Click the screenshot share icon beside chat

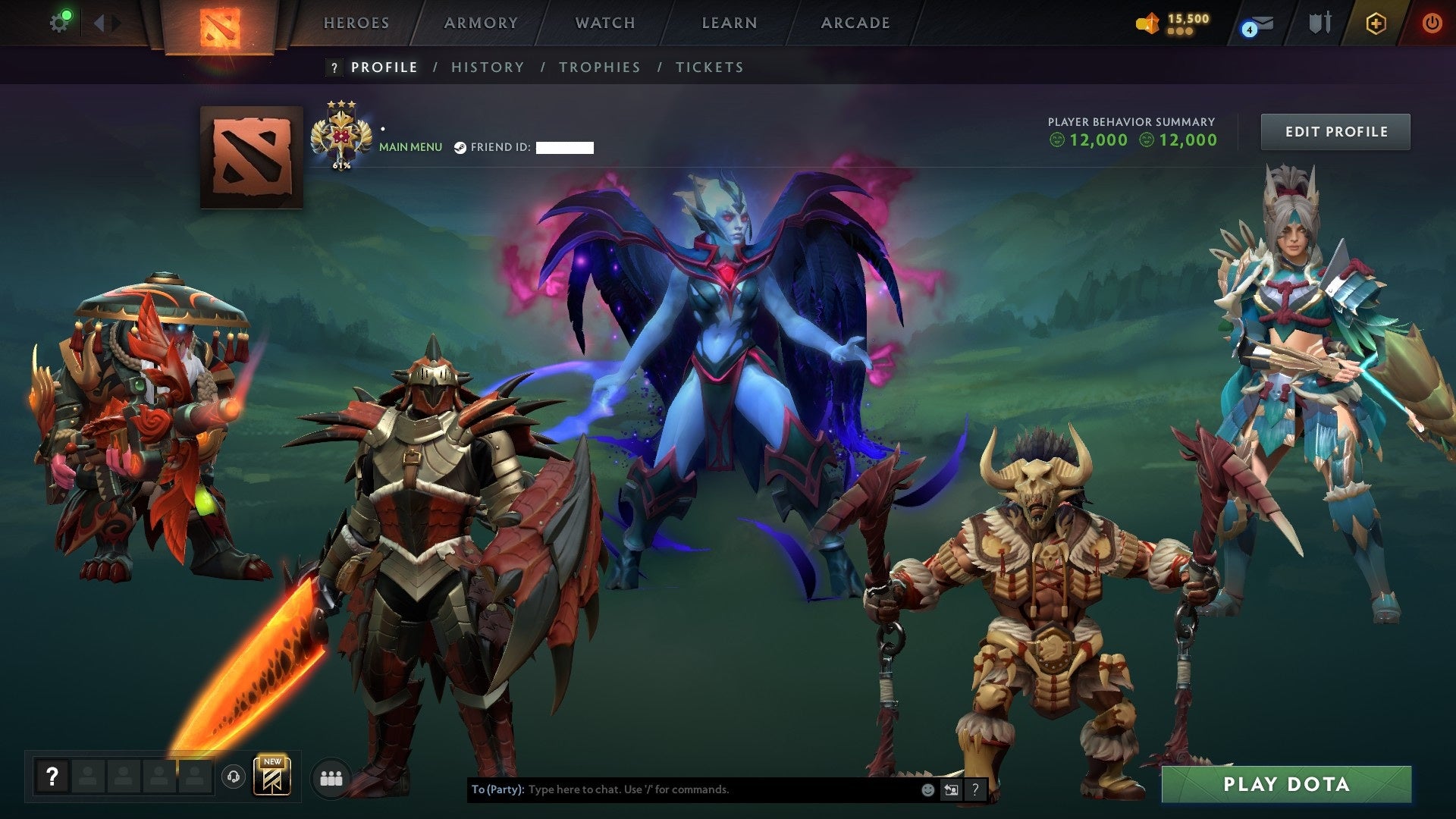click(950, 789)
